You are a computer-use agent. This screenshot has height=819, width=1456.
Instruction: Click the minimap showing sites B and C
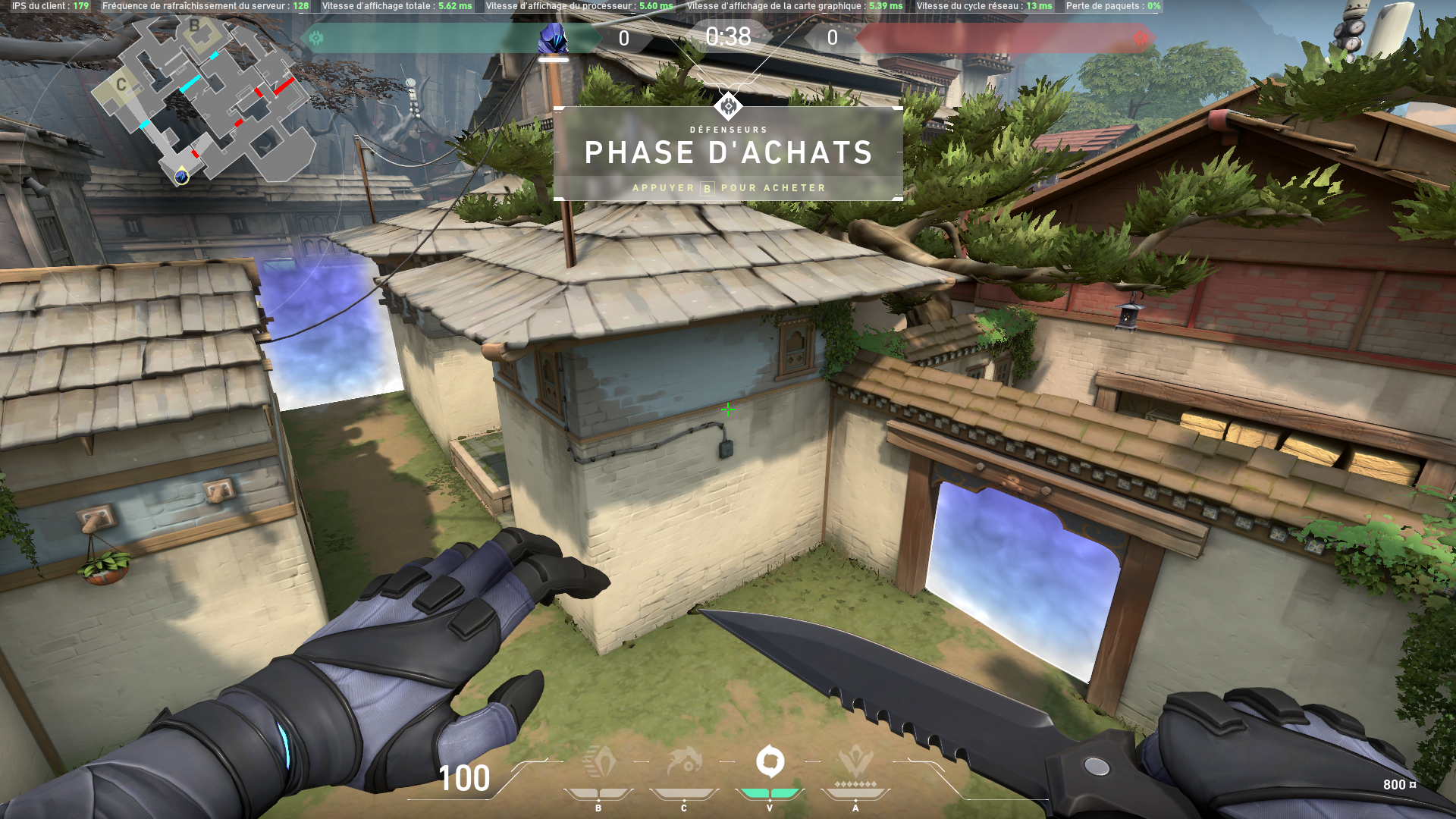(201, 99)
